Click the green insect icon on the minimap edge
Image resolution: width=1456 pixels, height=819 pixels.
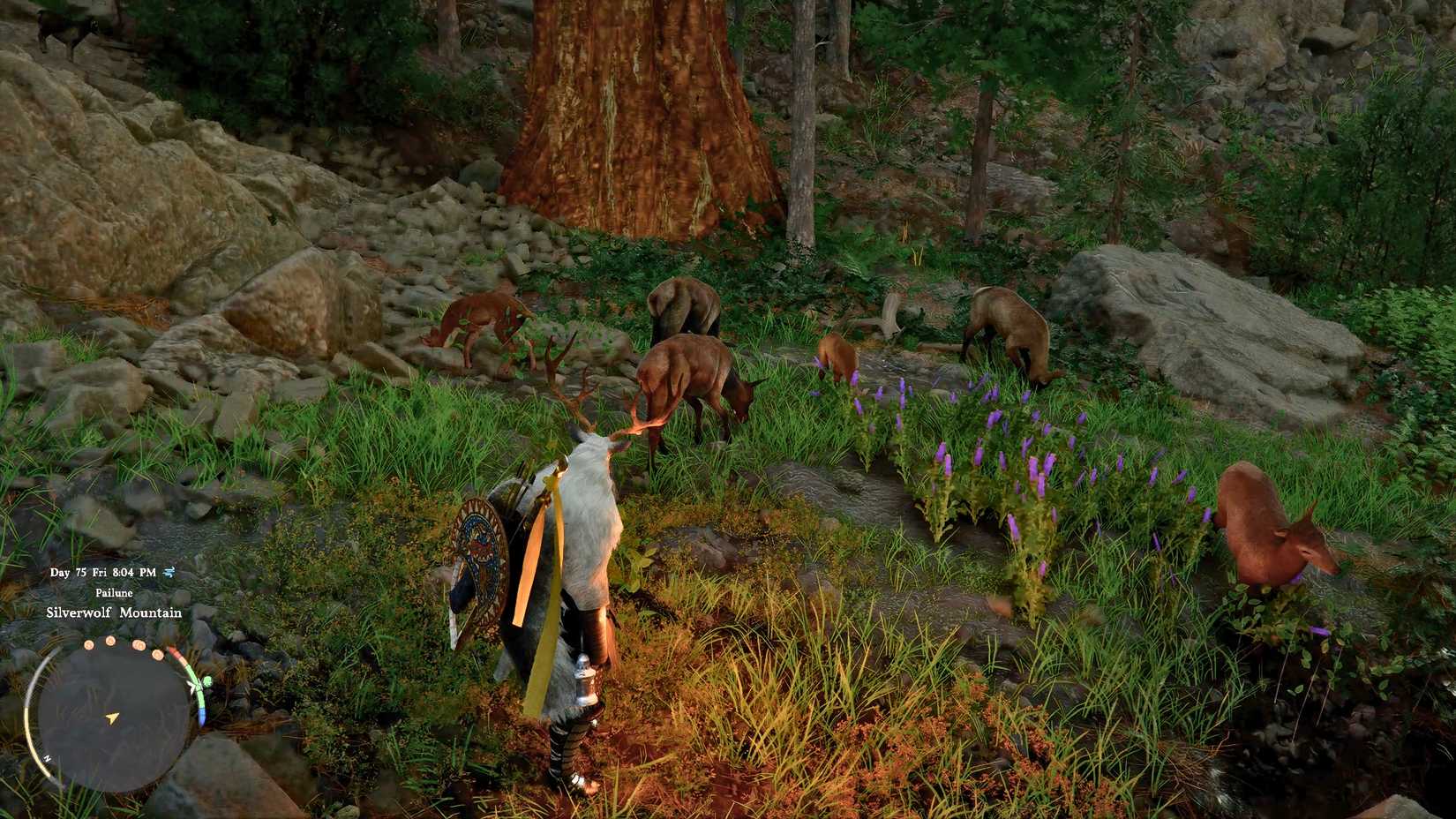206,682
